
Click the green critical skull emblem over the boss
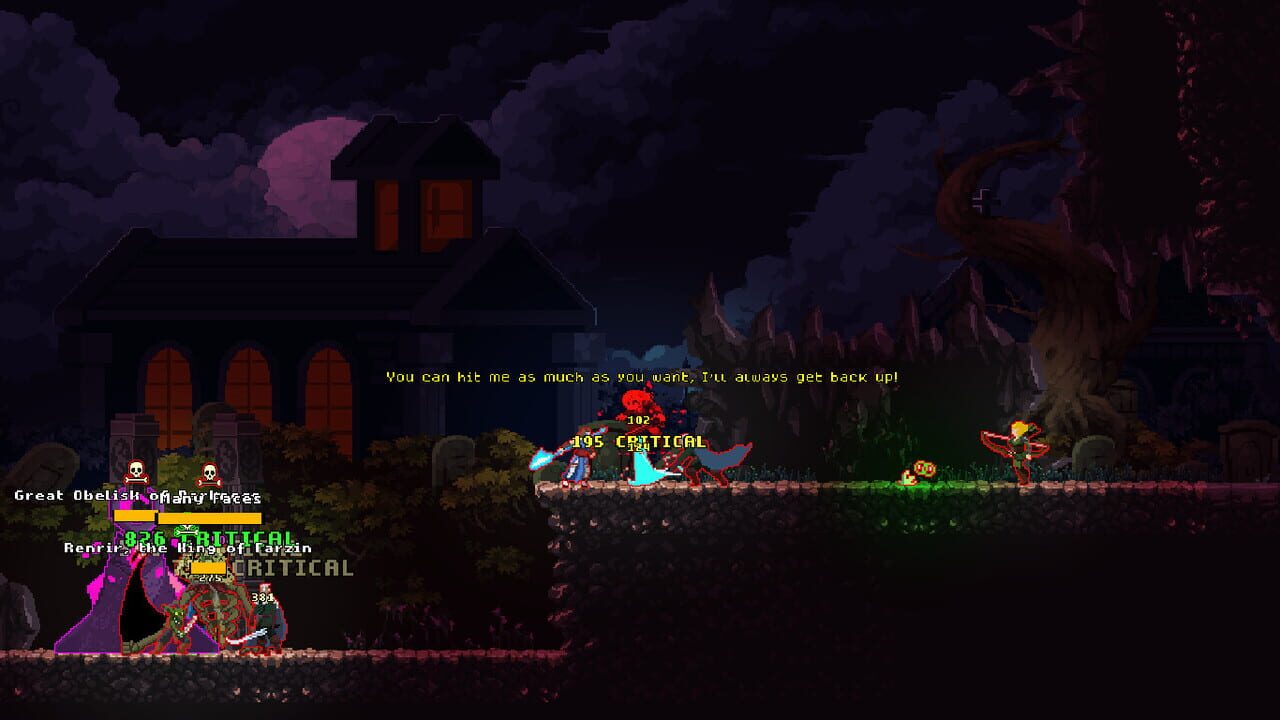pyautogui.click(x=189, y=528)
